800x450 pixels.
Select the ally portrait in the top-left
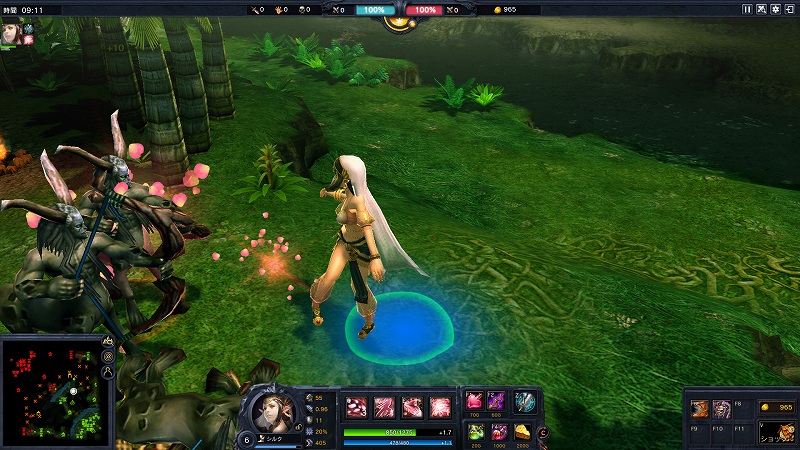(12, 30)
